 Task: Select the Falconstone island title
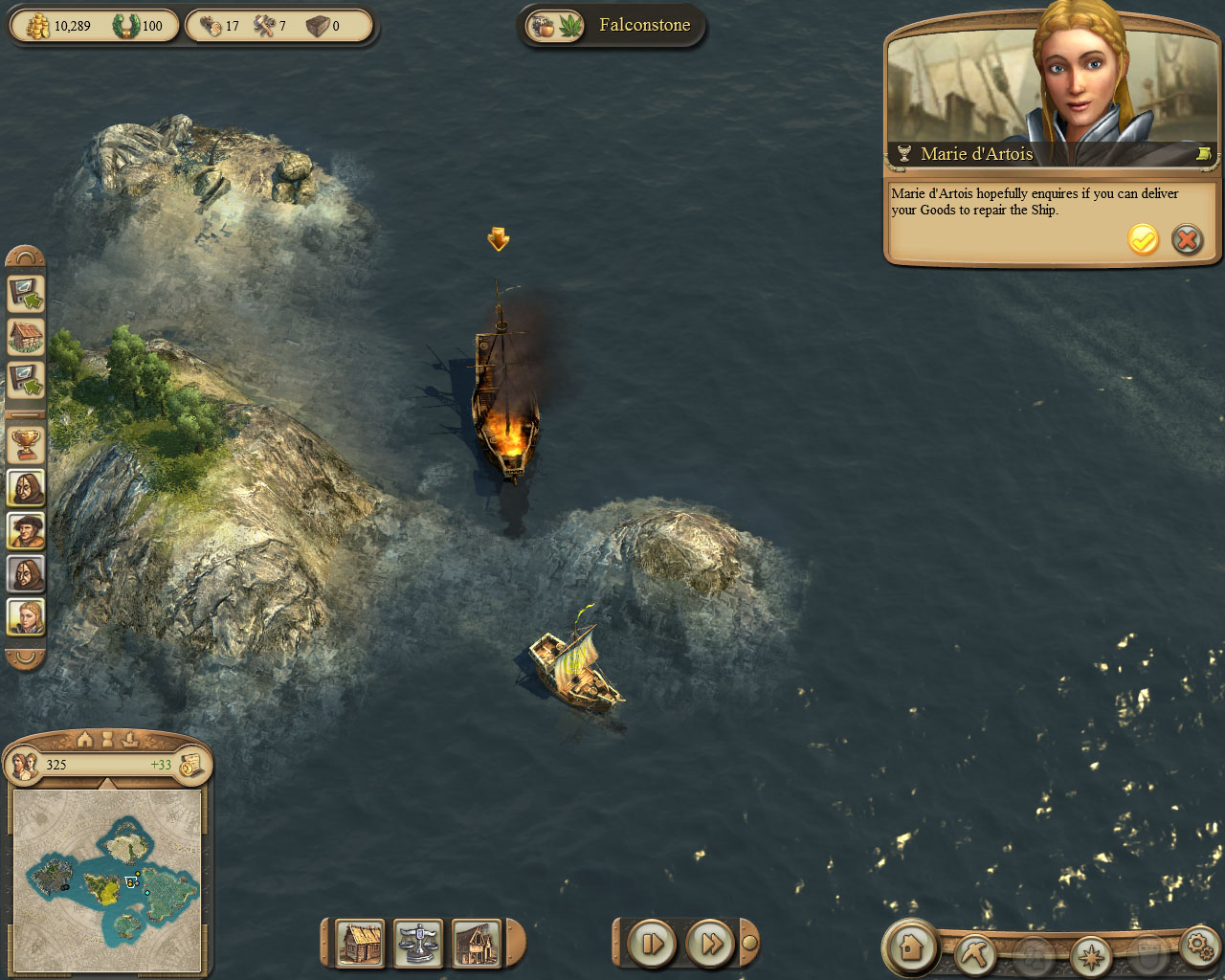tap(644, 25)
